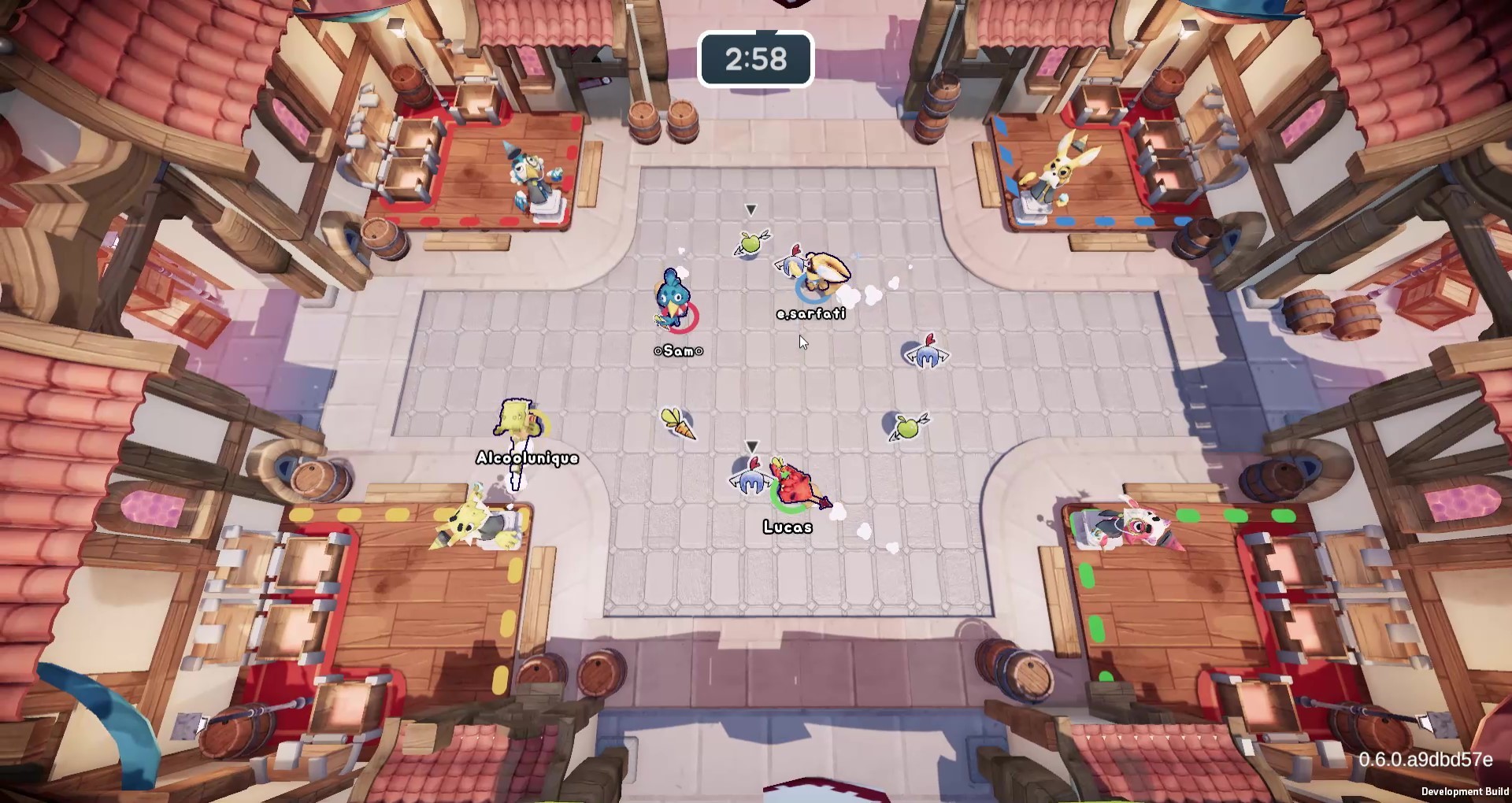The image size is (1512, 803).
Task: Select the winged apple below the top arrow marker
Action: pyautogui.click(x=749, y=244)
